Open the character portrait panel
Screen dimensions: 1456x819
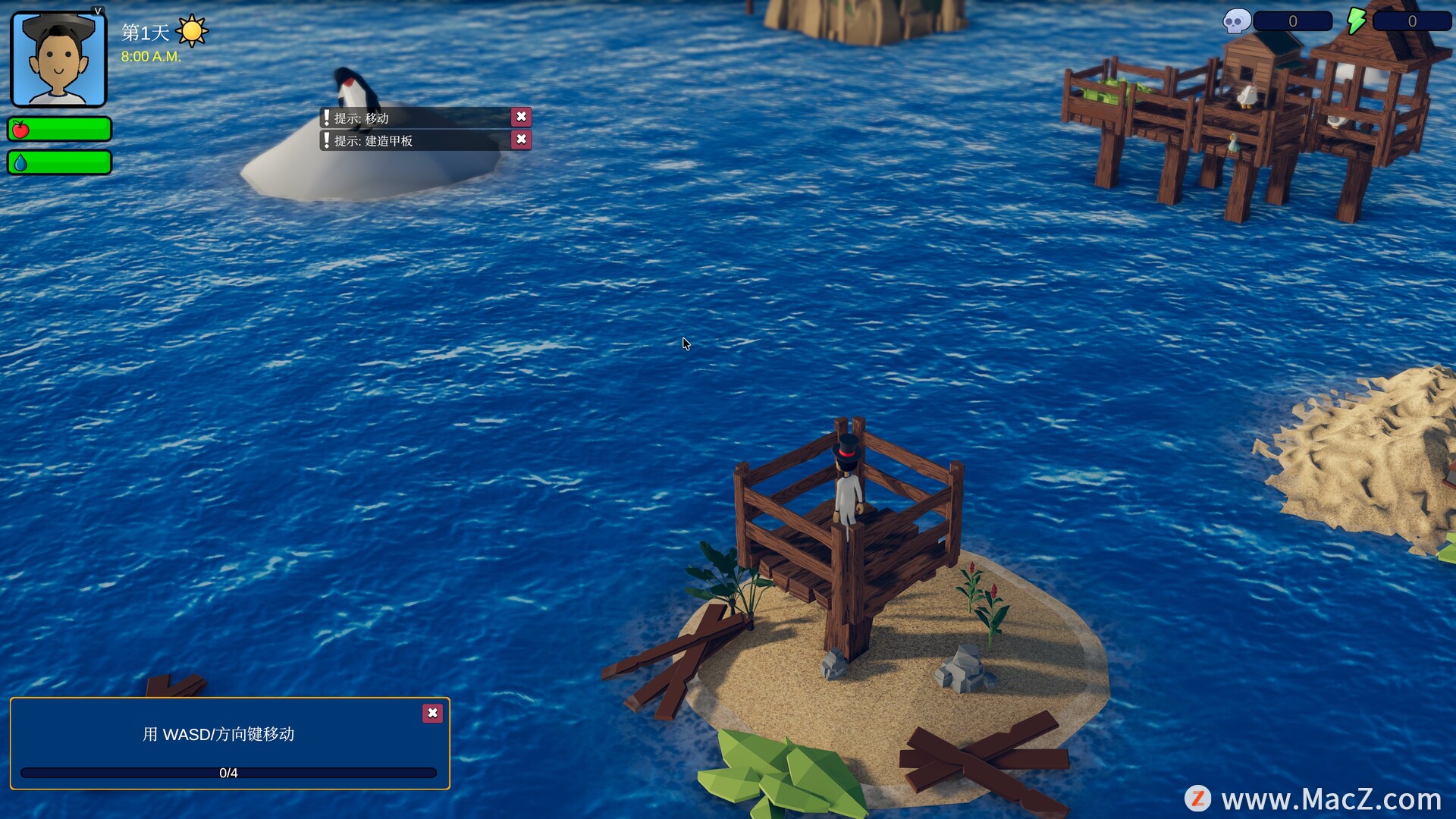(x=58, y=59)
